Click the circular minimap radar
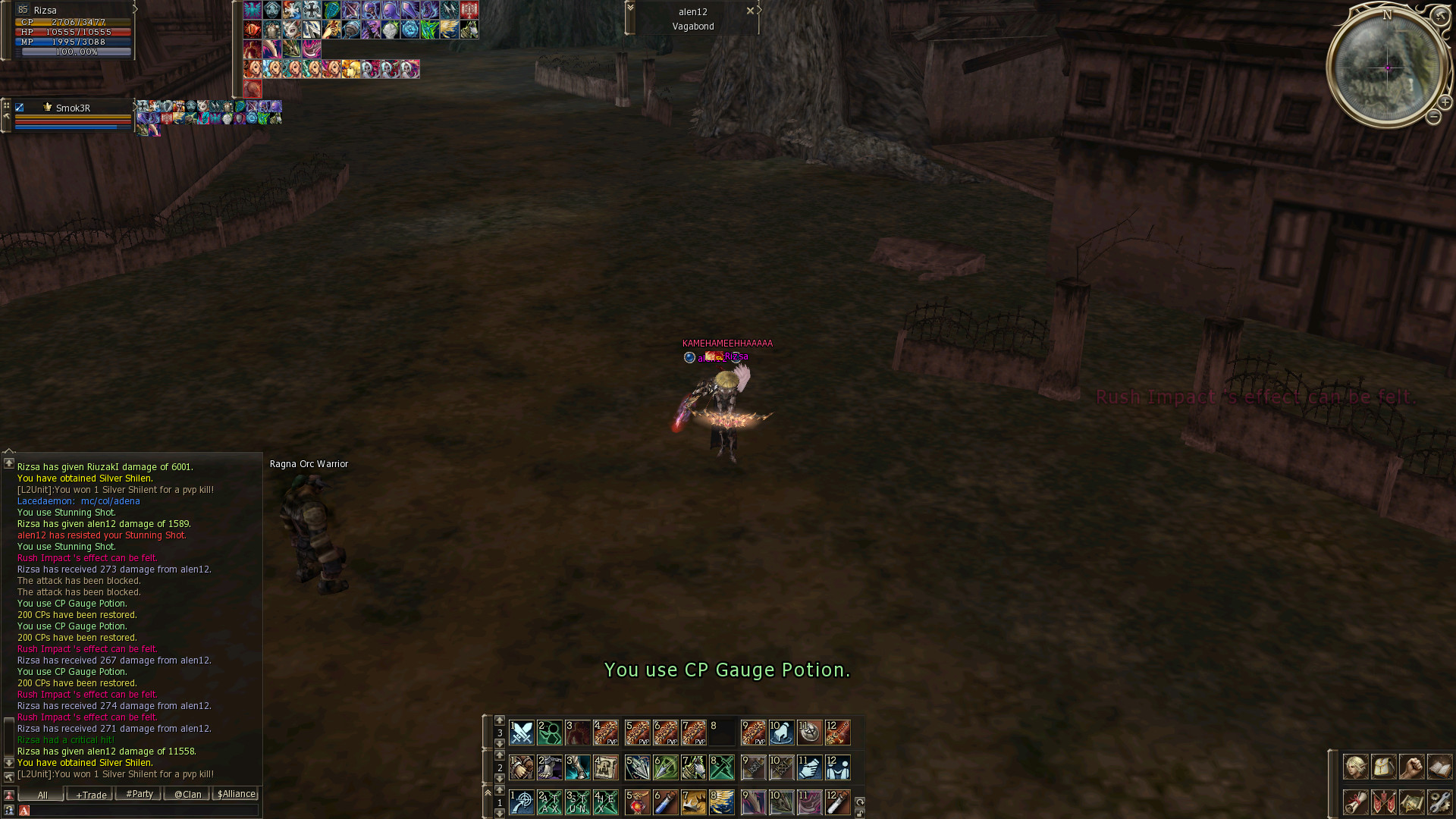This screenshot has height=819, width=1456. pyautogui.click(x=1387, y=67)
